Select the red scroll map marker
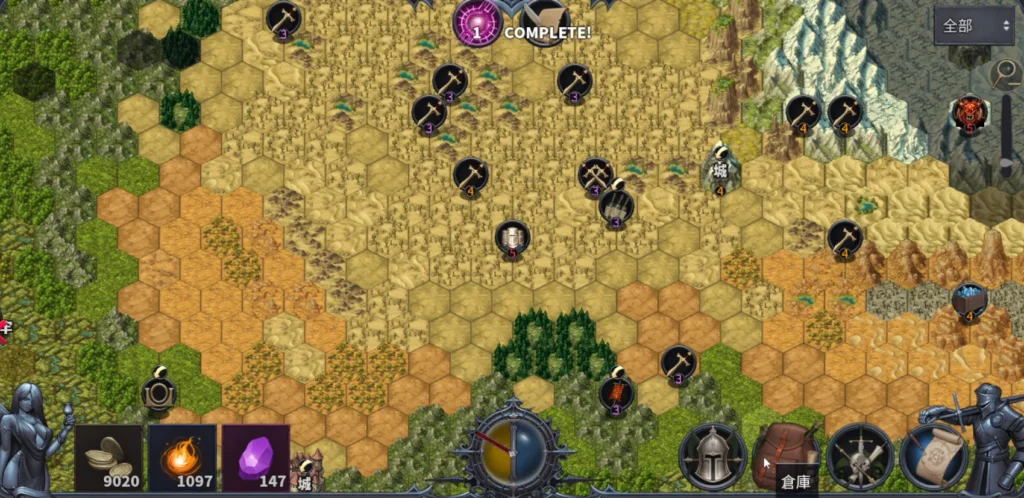 click(616, 393)
